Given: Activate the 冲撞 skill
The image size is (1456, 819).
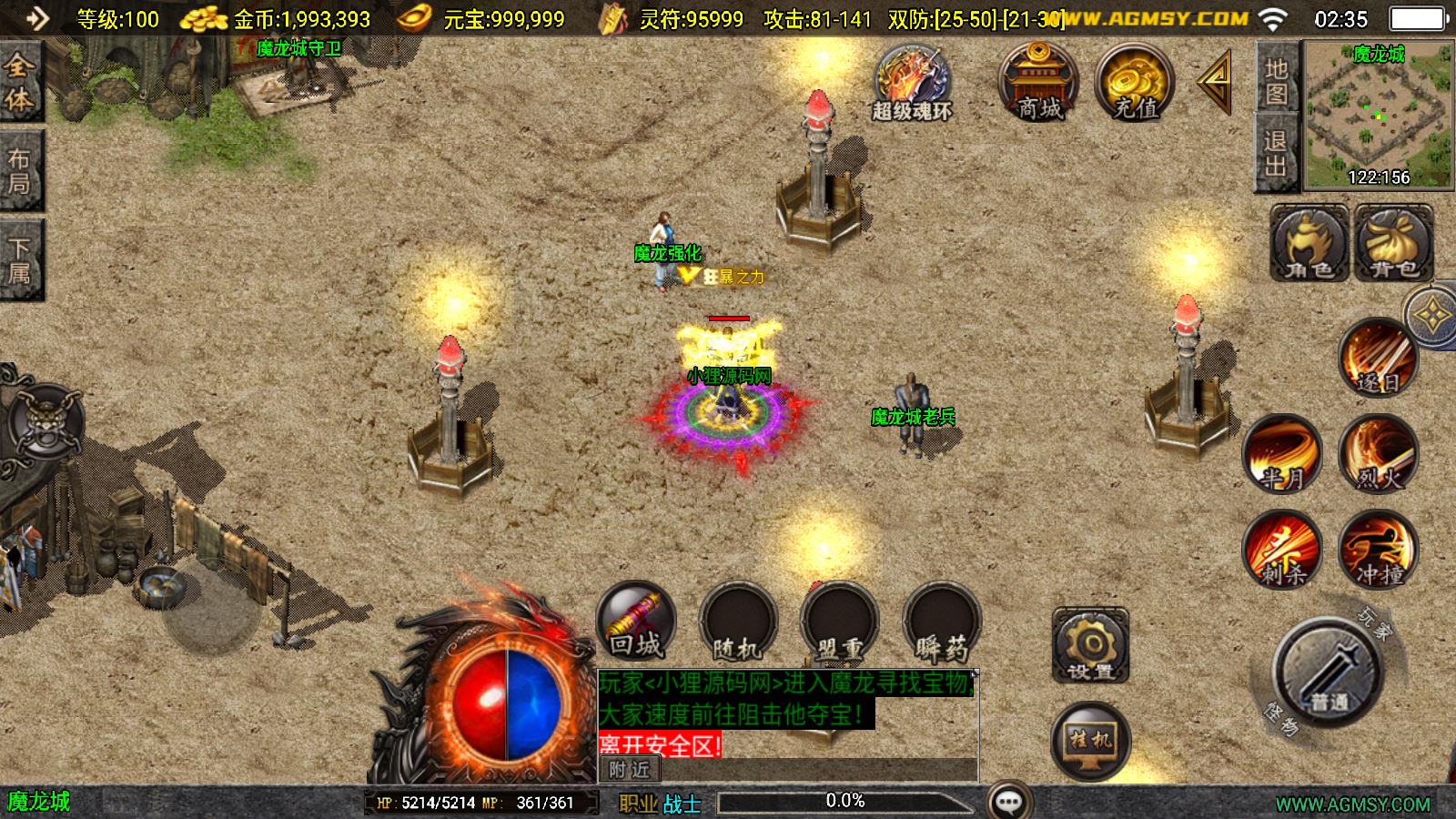Looking at the screenshot, I should click(1378, 549).
